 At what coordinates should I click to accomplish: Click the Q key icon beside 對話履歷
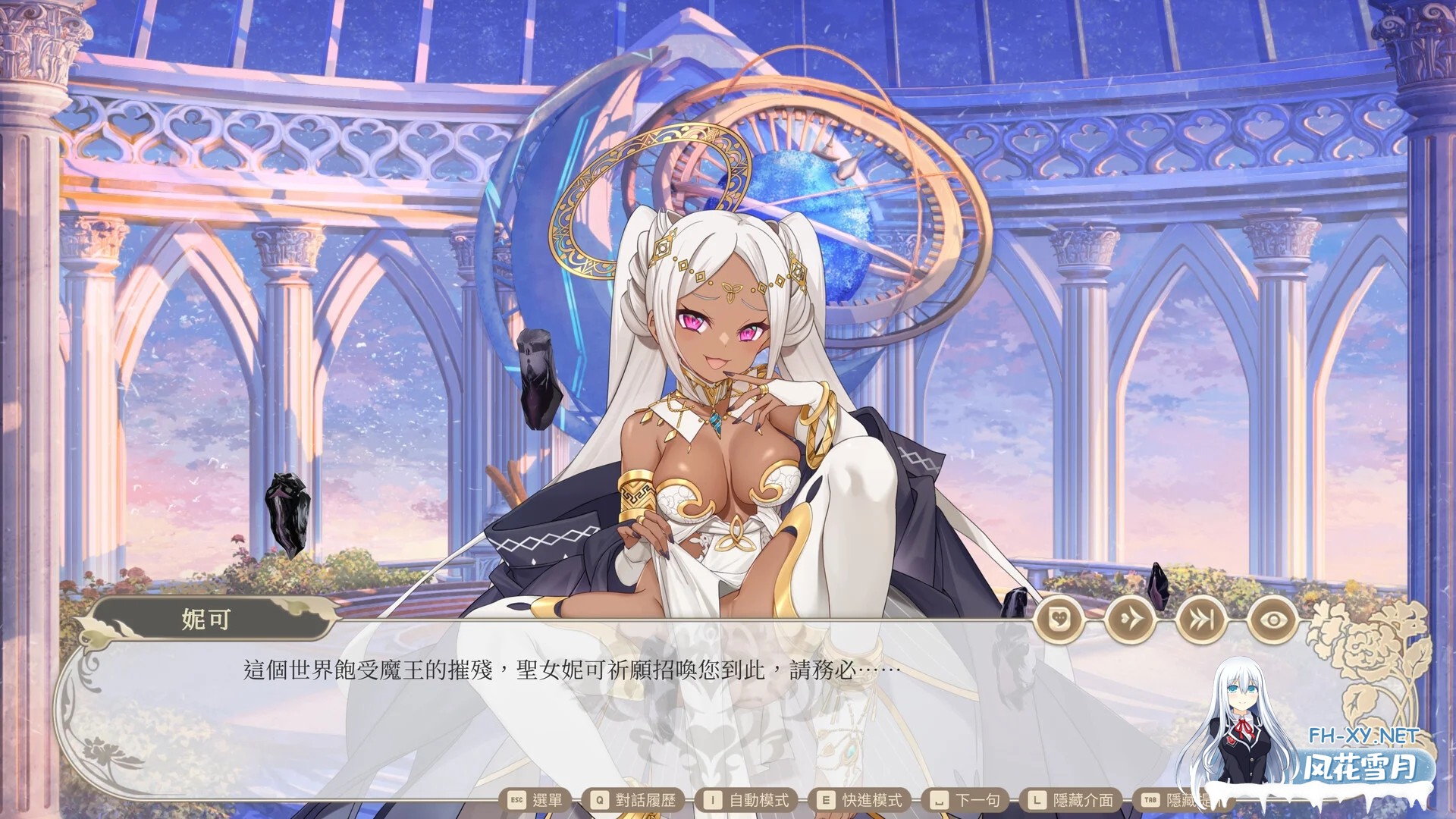coord(598,800)
